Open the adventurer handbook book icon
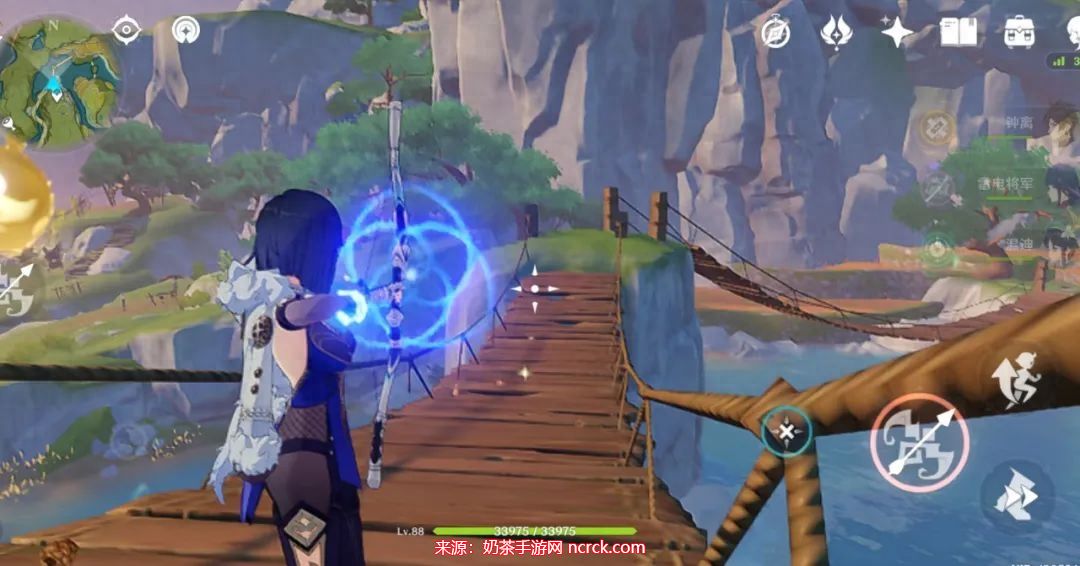This screenshot has height=566, width=1080. [958, 32]
